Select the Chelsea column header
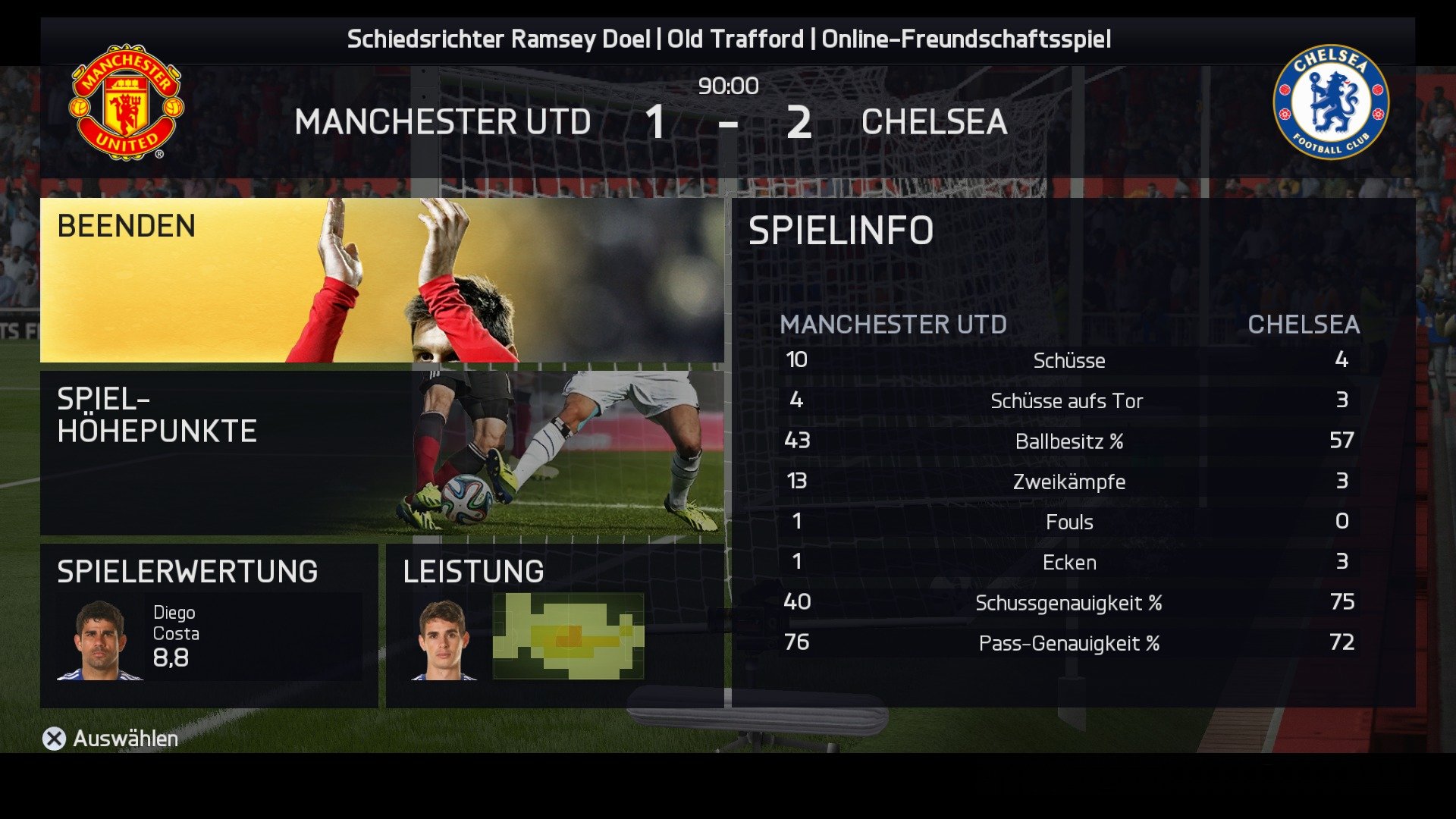 (1306, 325)
